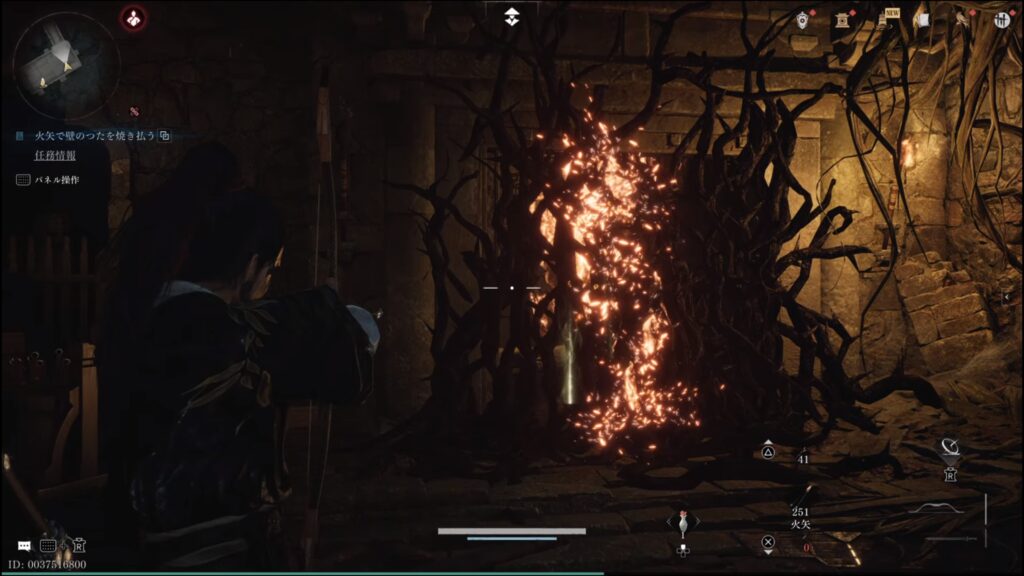1024x576 pixels.
Task: Toggle the copy icon next to quest objective
Action: tap(165, 136)
